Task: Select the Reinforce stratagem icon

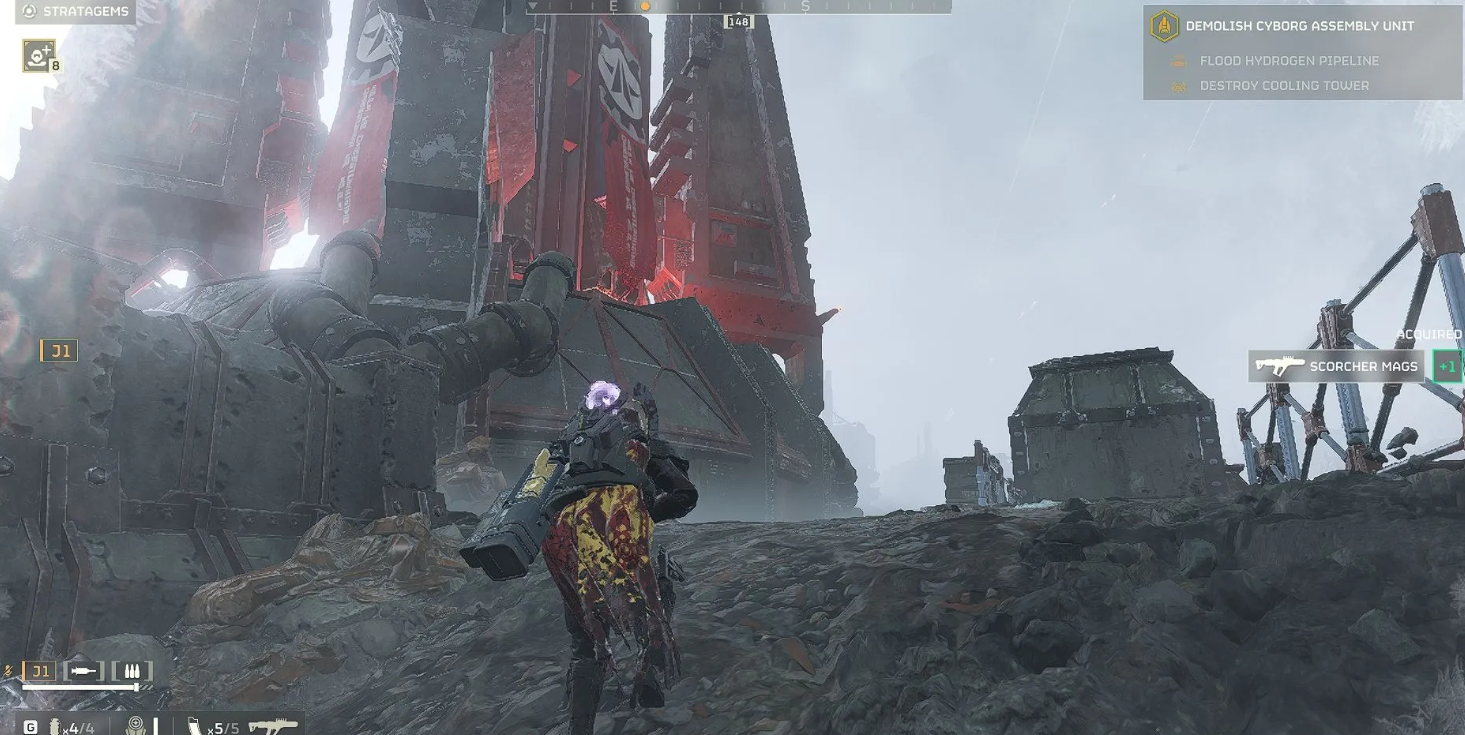Action: 39,56
